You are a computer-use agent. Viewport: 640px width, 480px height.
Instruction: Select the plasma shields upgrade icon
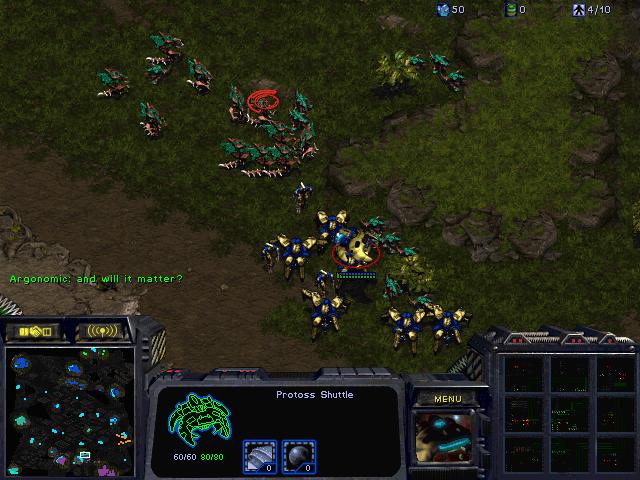pyautogui.click(x=297, y=456)
